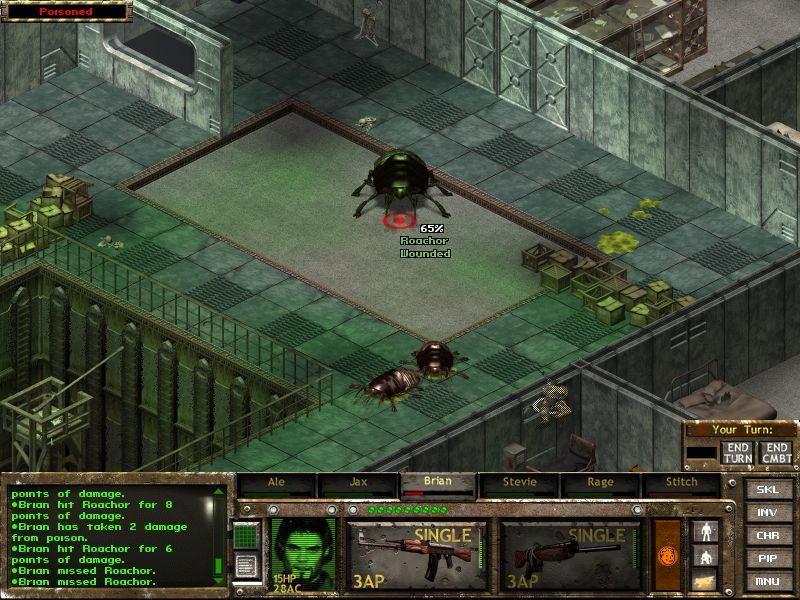Select the second weapon slot with the shotgun

pos(570,555)
